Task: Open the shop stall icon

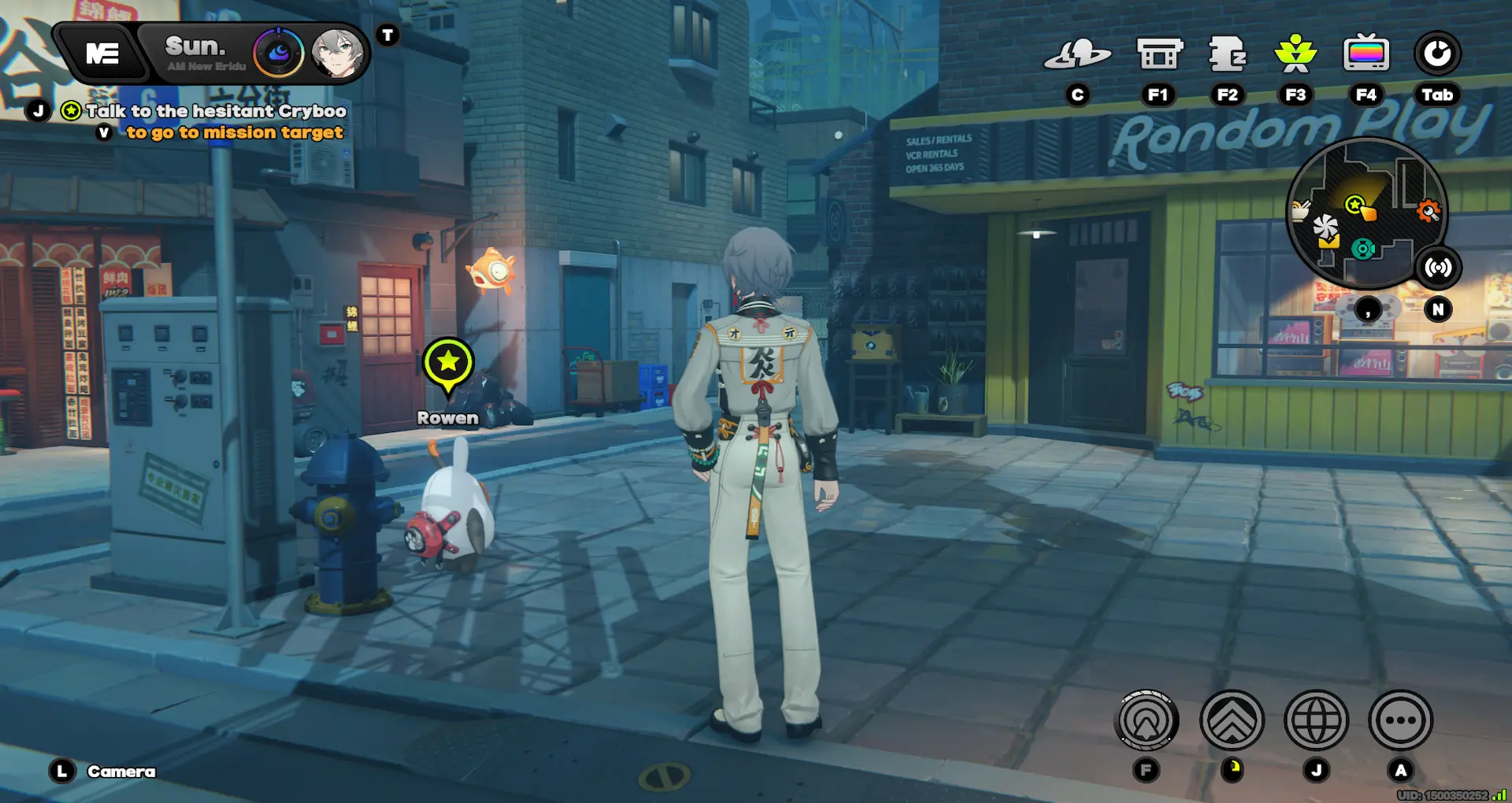Action: (x=1159, y=54)
